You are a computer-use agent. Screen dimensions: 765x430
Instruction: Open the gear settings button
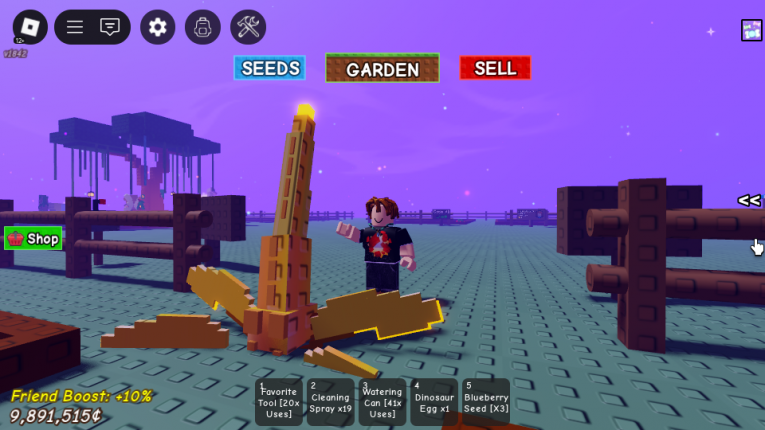point(157,27)
